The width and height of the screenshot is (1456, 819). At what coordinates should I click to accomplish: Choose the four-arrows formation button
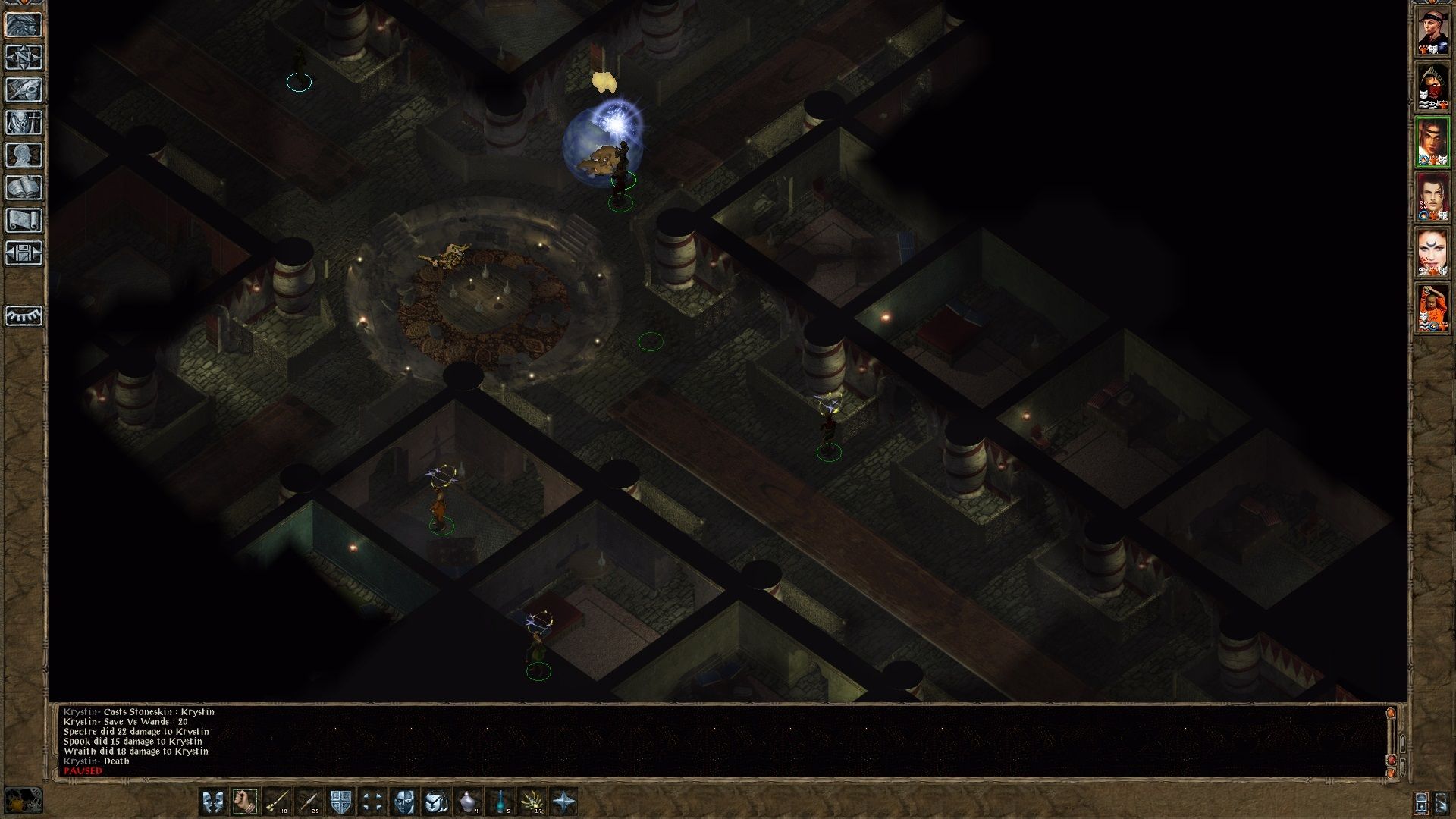pyautogui.click(x=372, y=802)
